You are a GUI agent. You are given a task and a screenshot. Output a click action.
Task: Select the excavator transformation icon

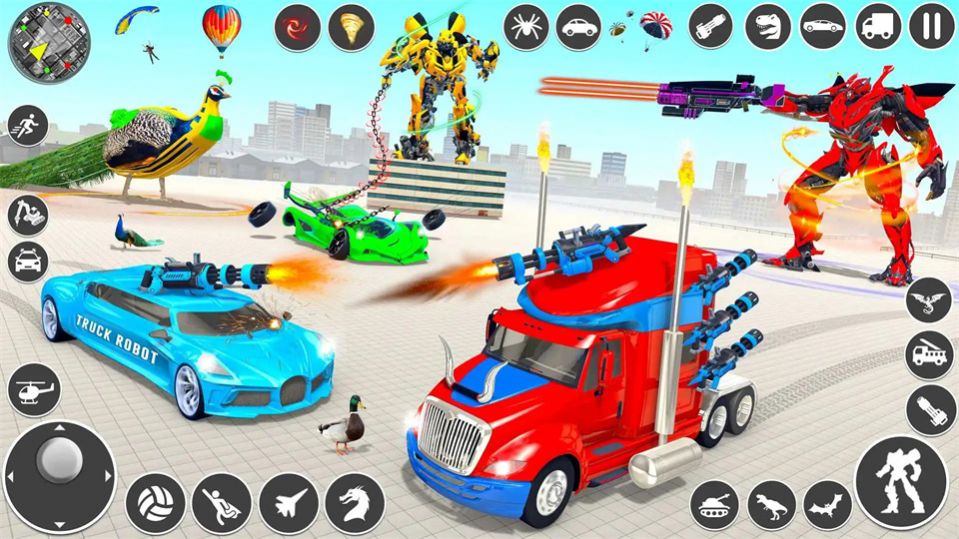coord(27,213)
